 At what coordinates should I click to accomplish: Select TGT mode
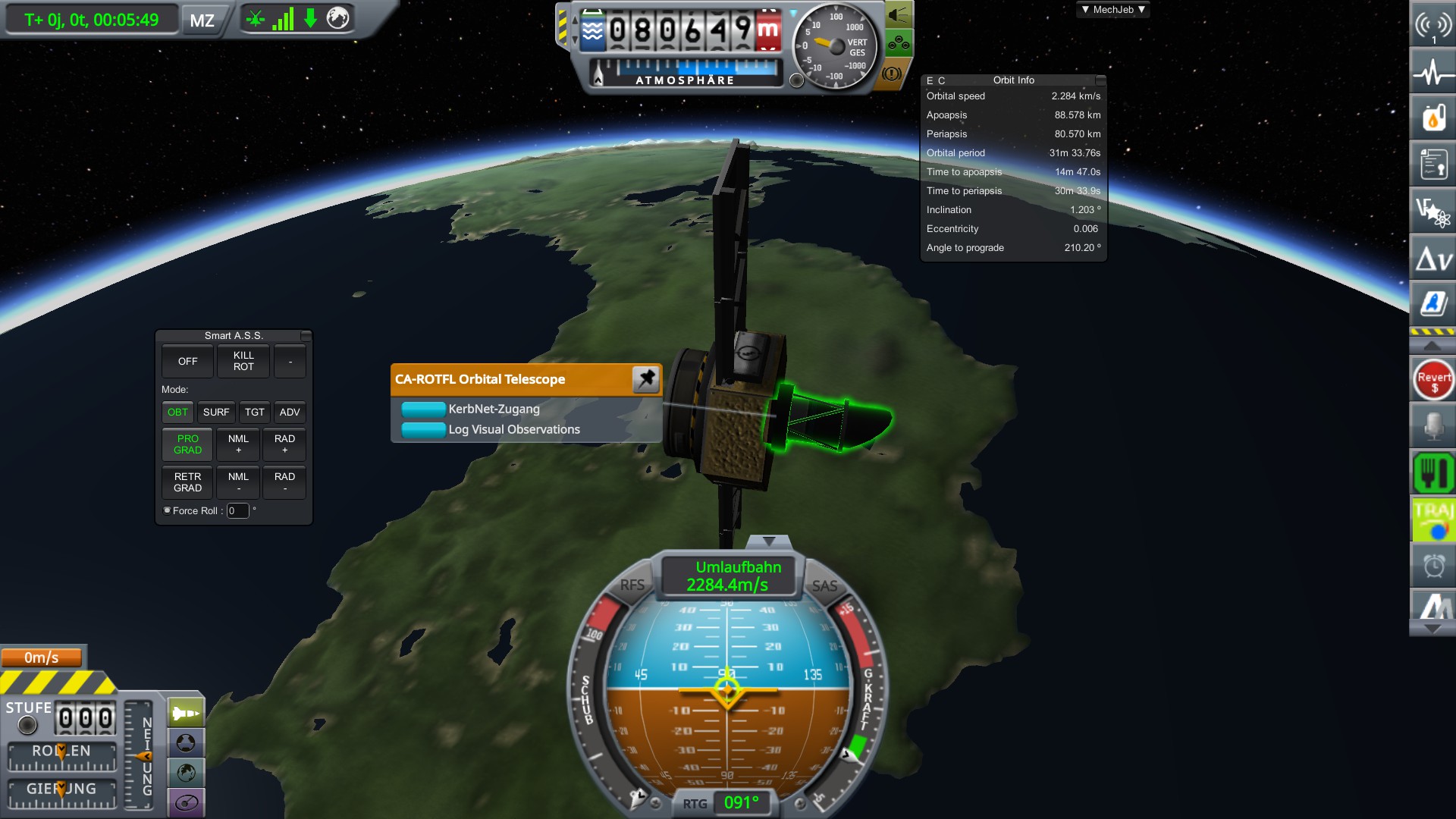tap(255, 412)
